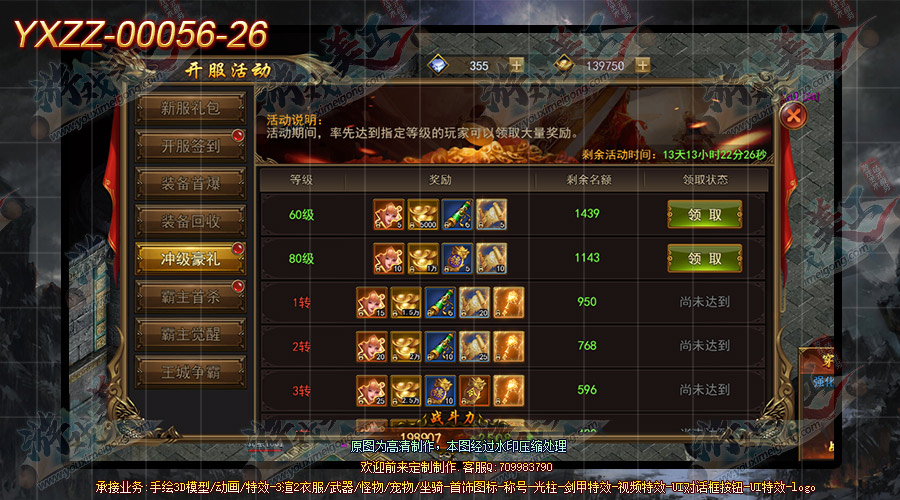Viewport: 900px width, 500px height.
Task: Show the 王城争霸 tab
Action: (x=190, y=369)
